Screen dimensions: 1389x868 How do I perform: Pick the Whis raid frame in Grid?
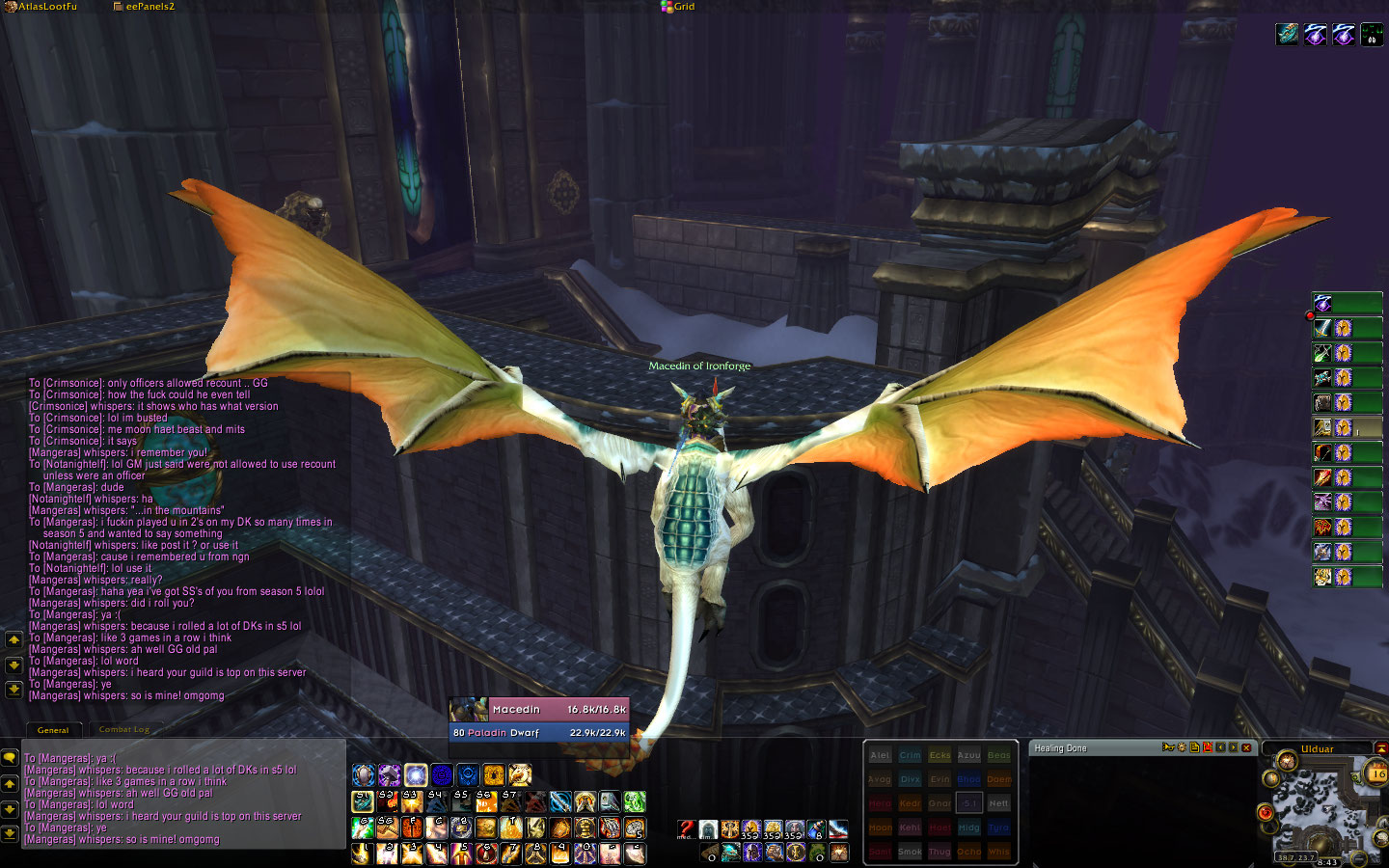point(998,852)
